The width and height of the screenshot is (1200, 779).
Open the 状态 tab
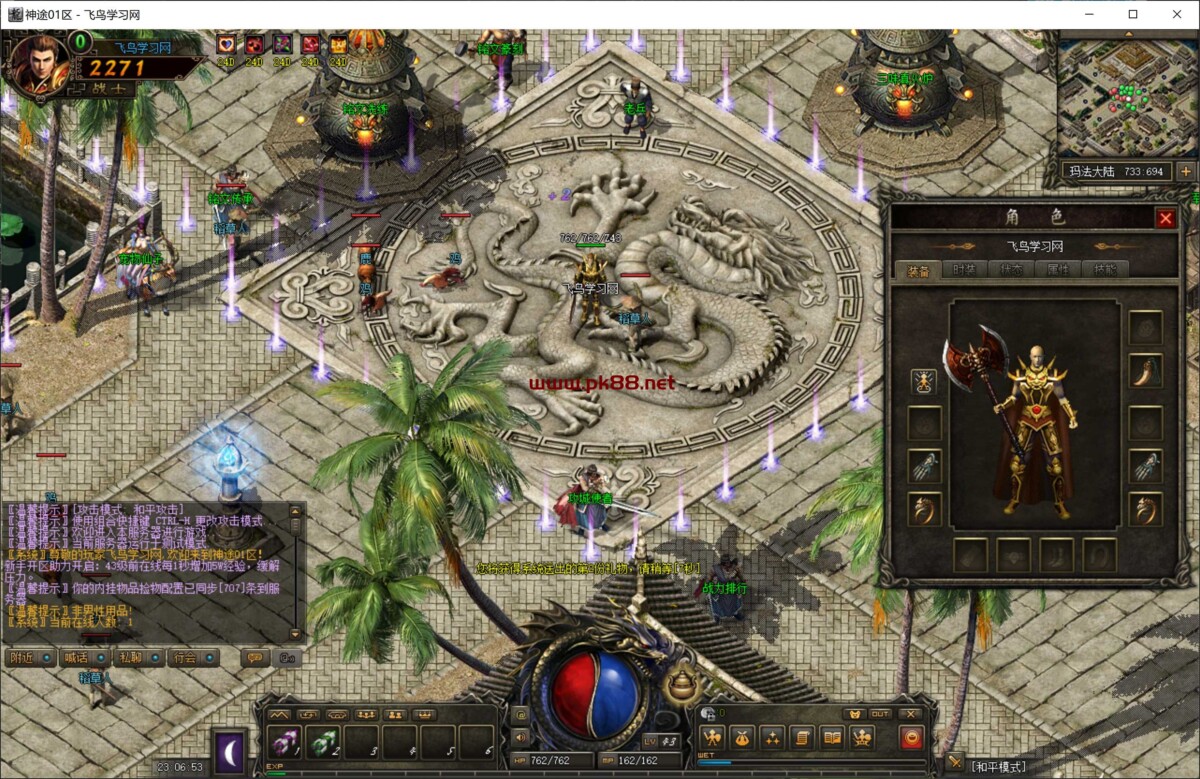(1011, 269)
